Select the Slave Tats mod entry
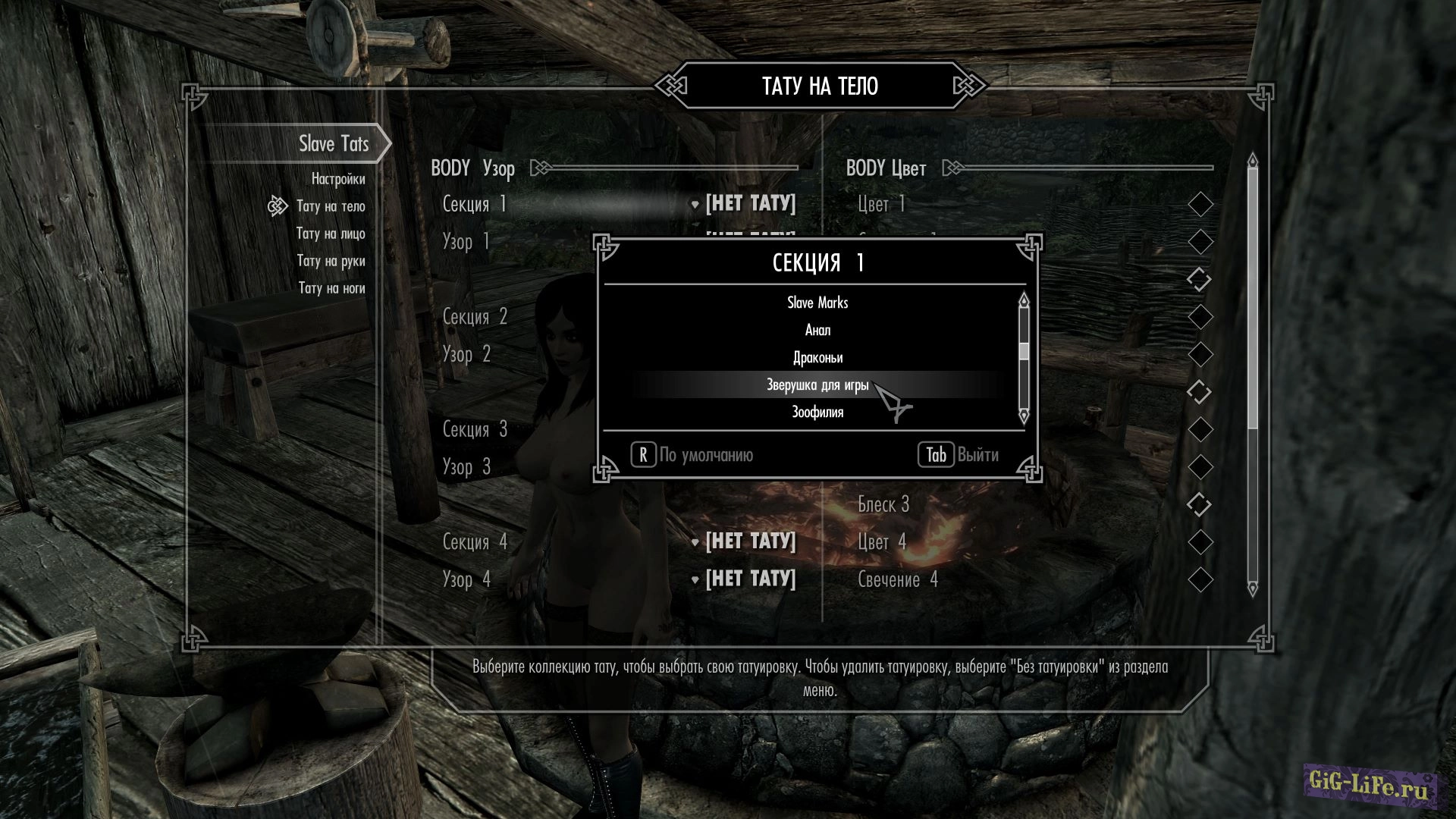1456x819 pixels. [x=334, y=143]
